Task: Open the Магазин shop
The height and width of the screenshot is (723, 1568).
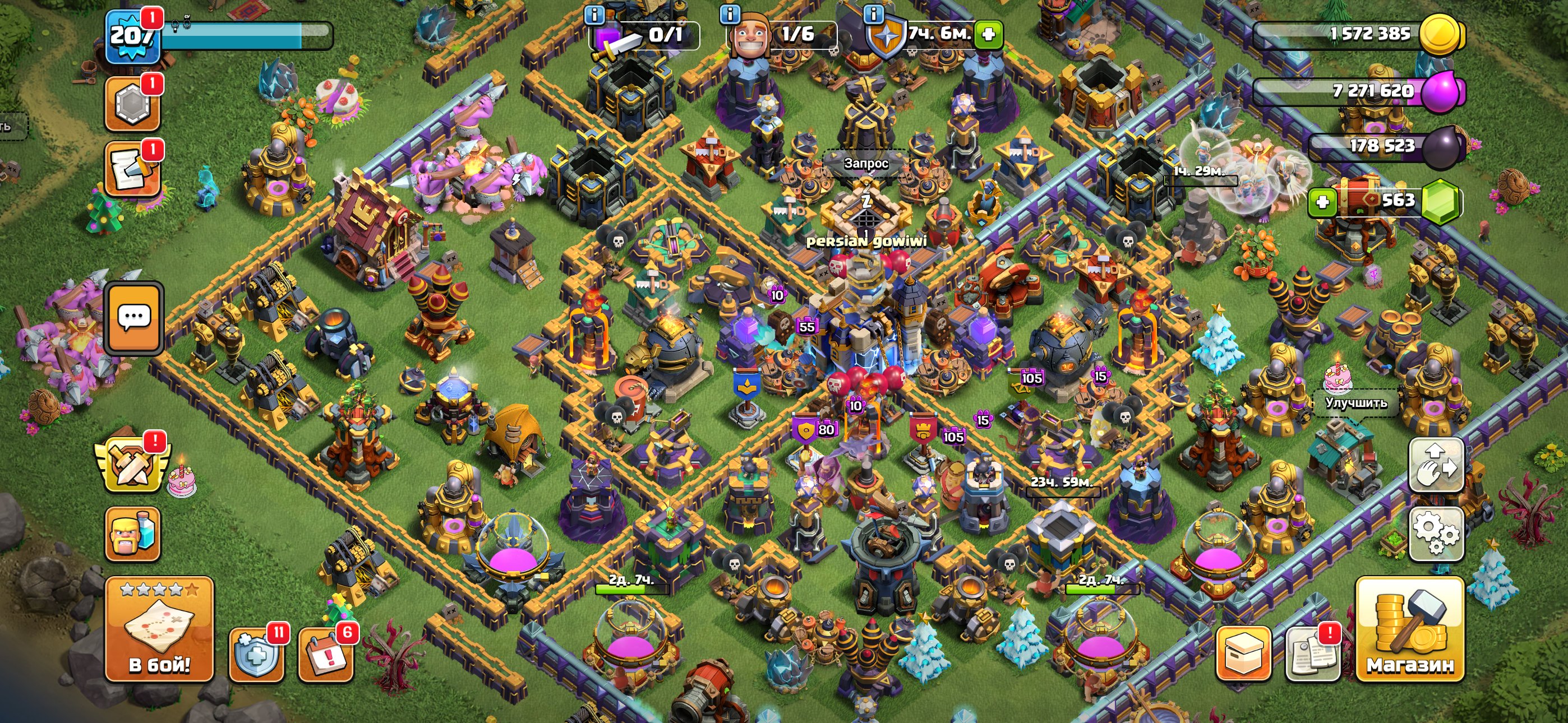Action: pyautogui.click(x=1409, y=629)
